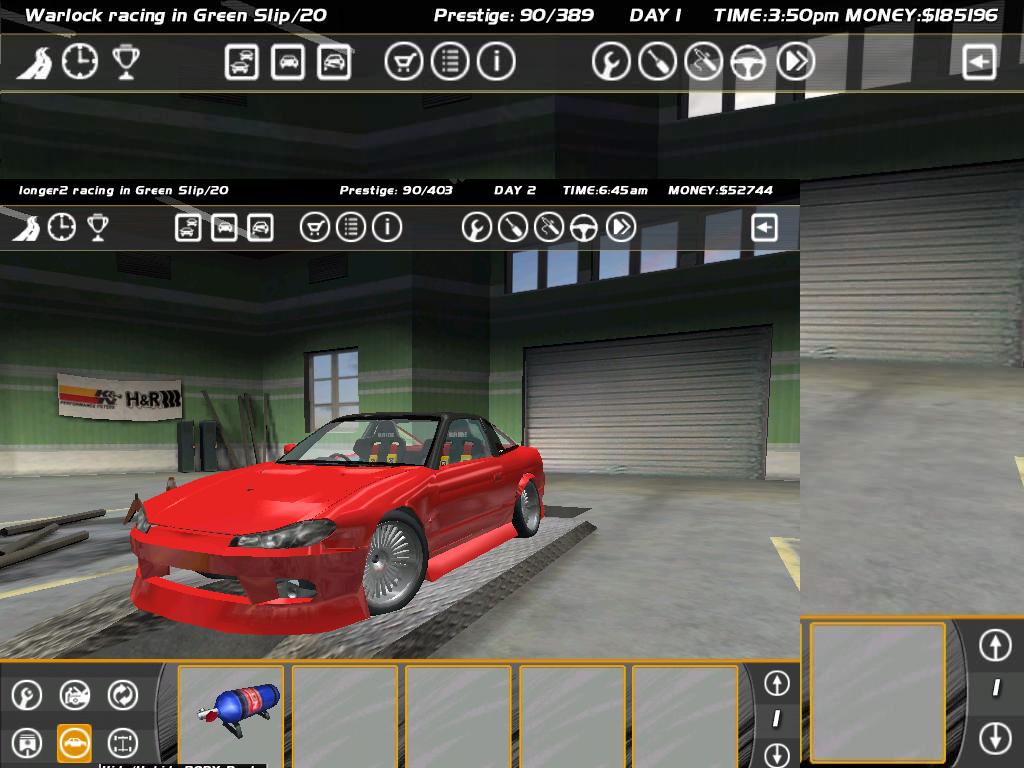The image size is (1024, 768).
Task: Open the frame outline parts category
Action: click(122, 743)
